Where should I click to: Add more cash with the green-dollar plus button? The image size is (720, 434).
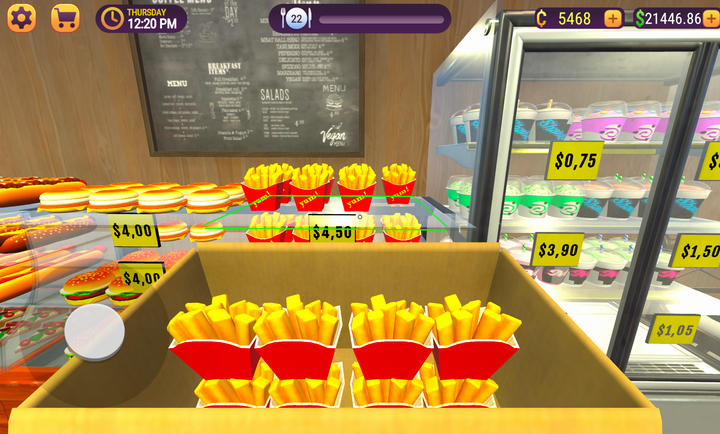click(x=713, y=18)
